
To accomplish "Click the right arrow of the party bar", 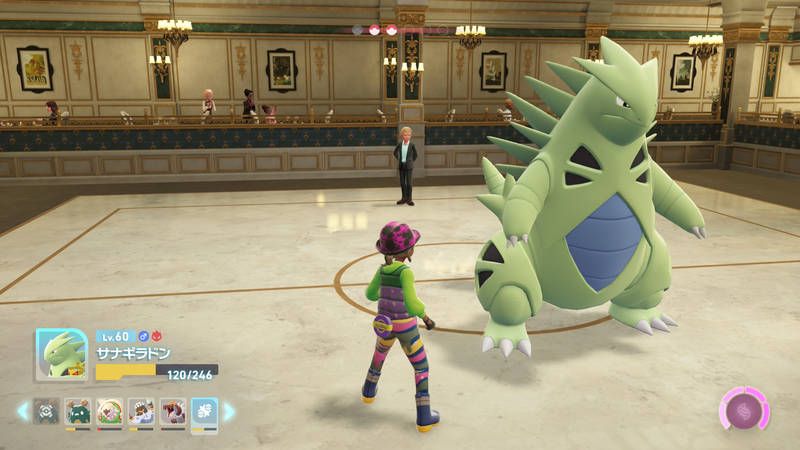I will tap(229, 411).
